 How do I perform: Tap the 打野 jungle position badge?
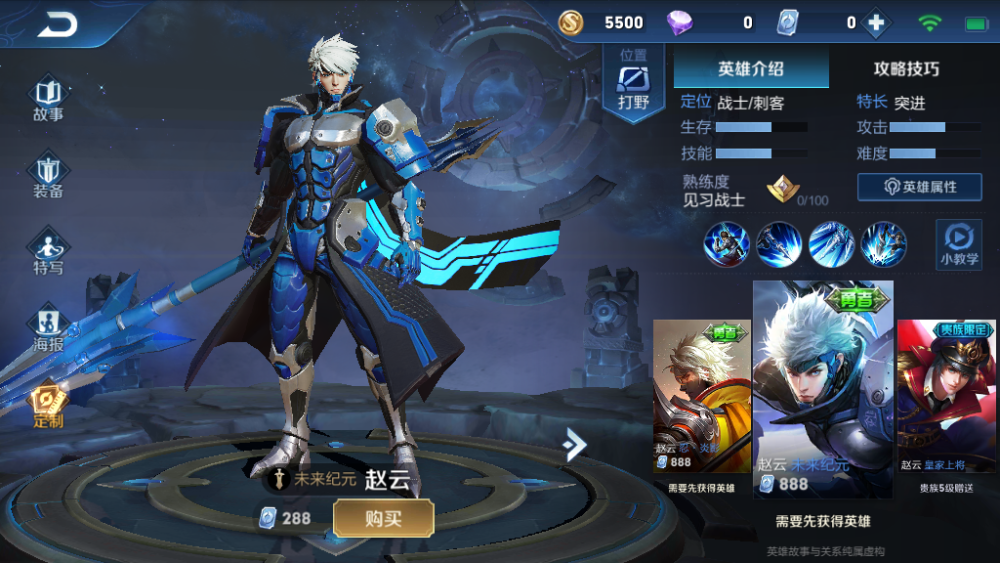633,82
